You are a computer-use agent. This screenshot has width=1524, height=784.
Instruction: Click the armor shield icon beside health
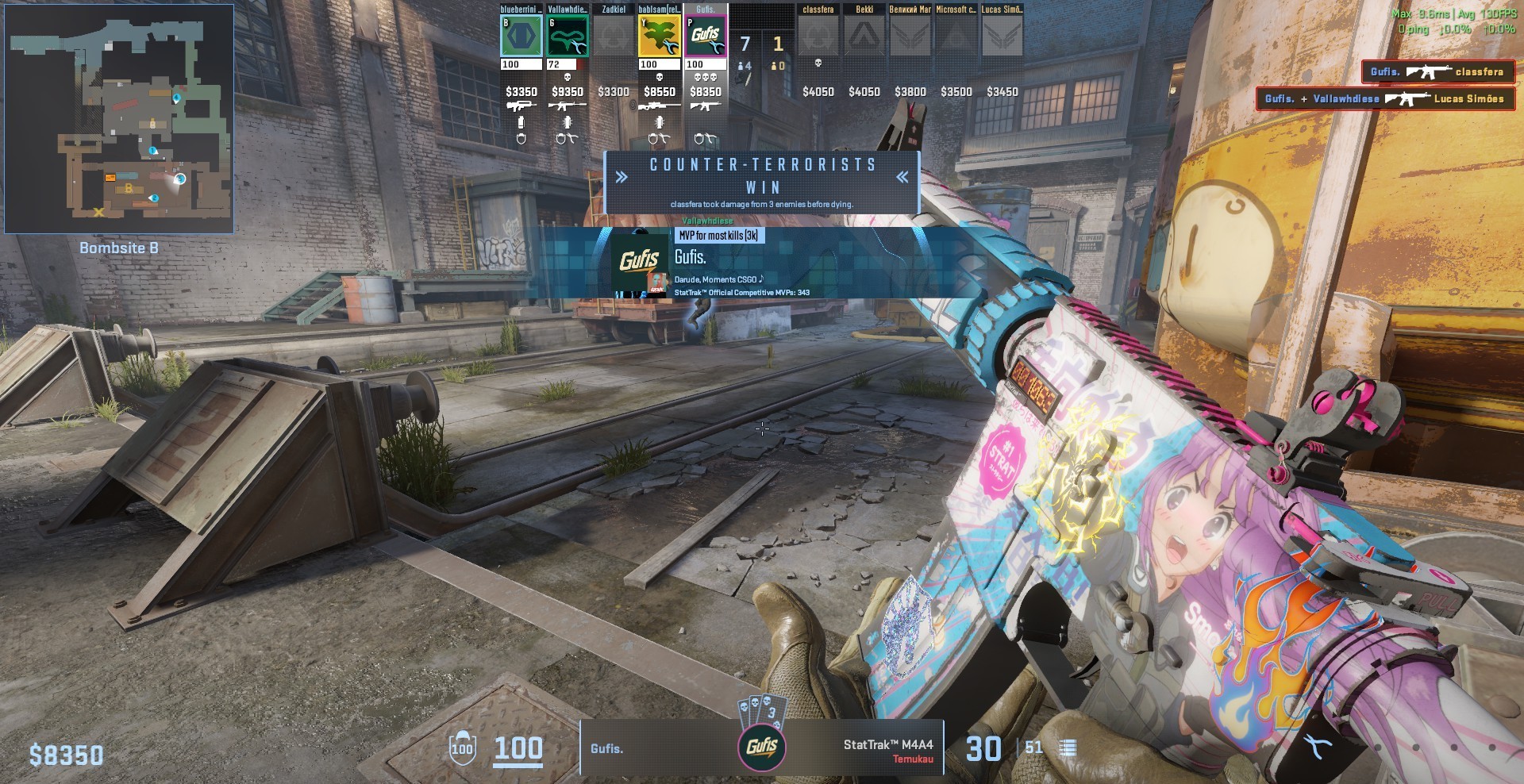[461, 747]
